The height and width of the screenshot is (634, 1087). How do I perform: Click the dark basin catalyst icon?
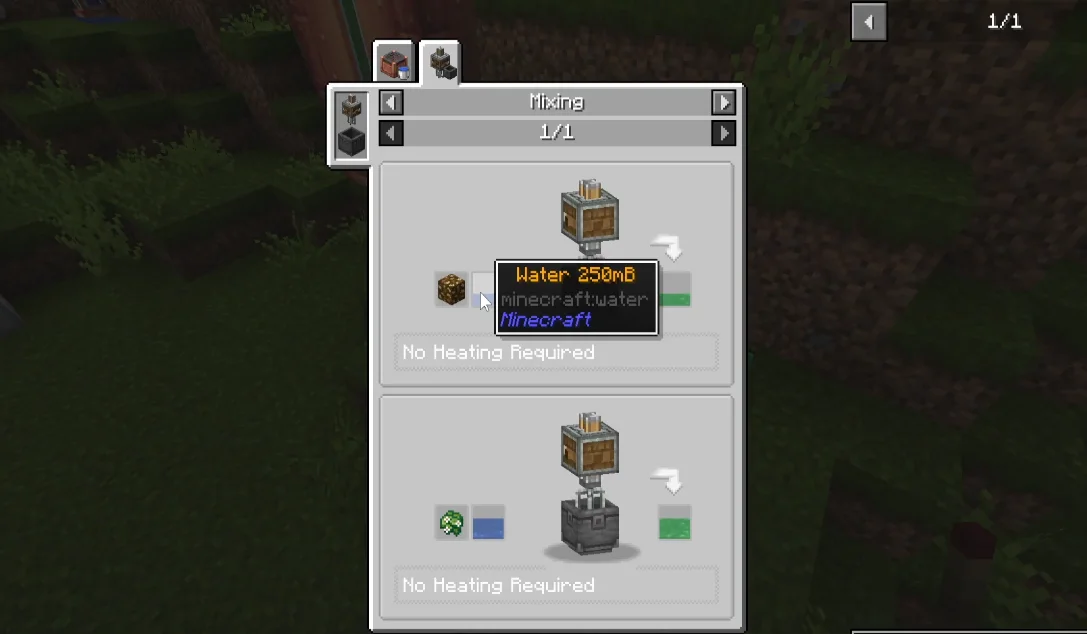coord(351,142)
